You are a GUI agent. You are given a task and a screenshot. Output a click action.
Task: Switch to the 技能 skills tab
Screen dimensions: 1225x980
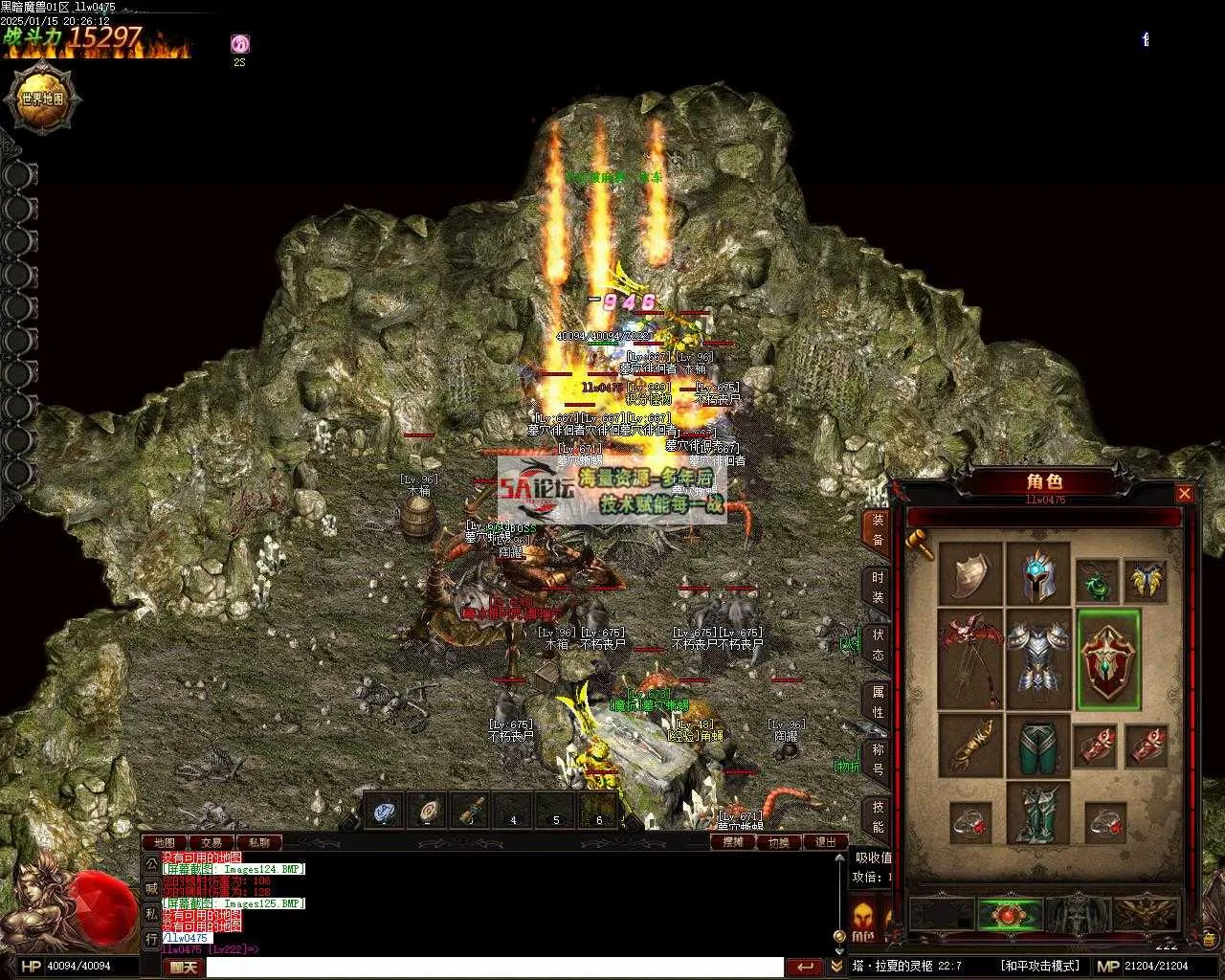tap(877, 817)
